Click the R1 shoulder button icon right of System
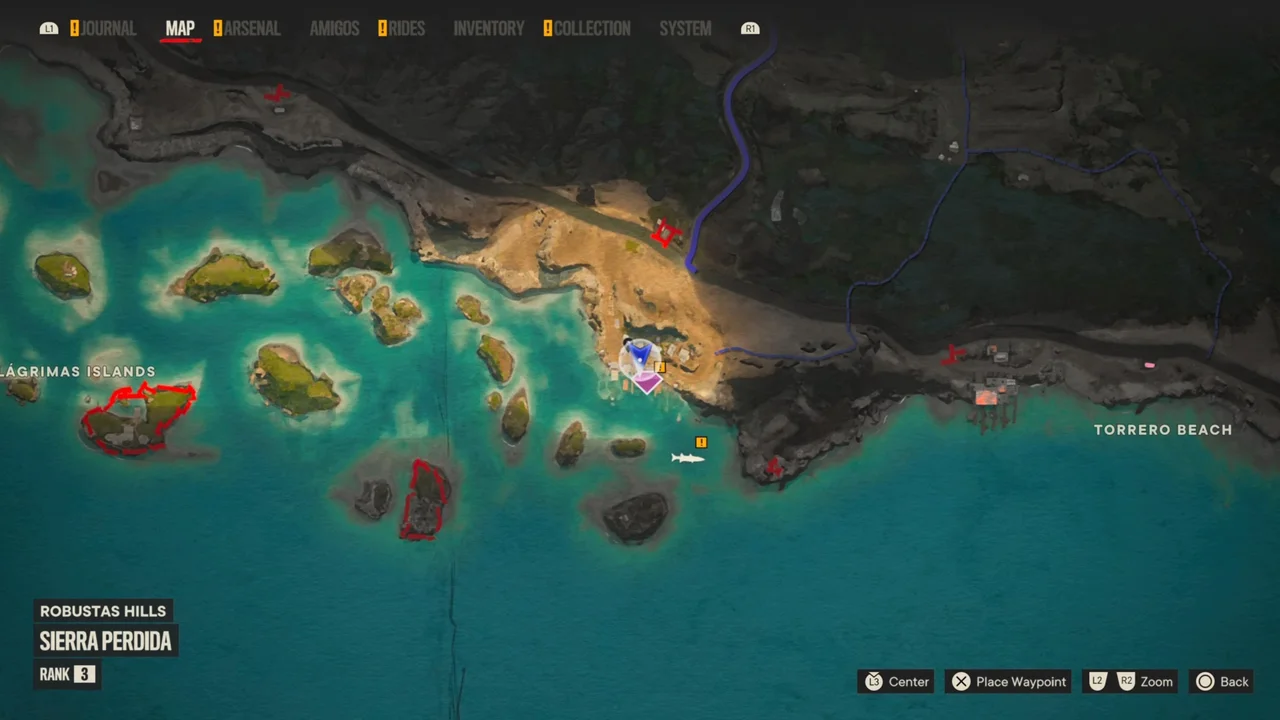Image resolution: width=1280 pixels, height=720 pixels. [x=750, y=28]
